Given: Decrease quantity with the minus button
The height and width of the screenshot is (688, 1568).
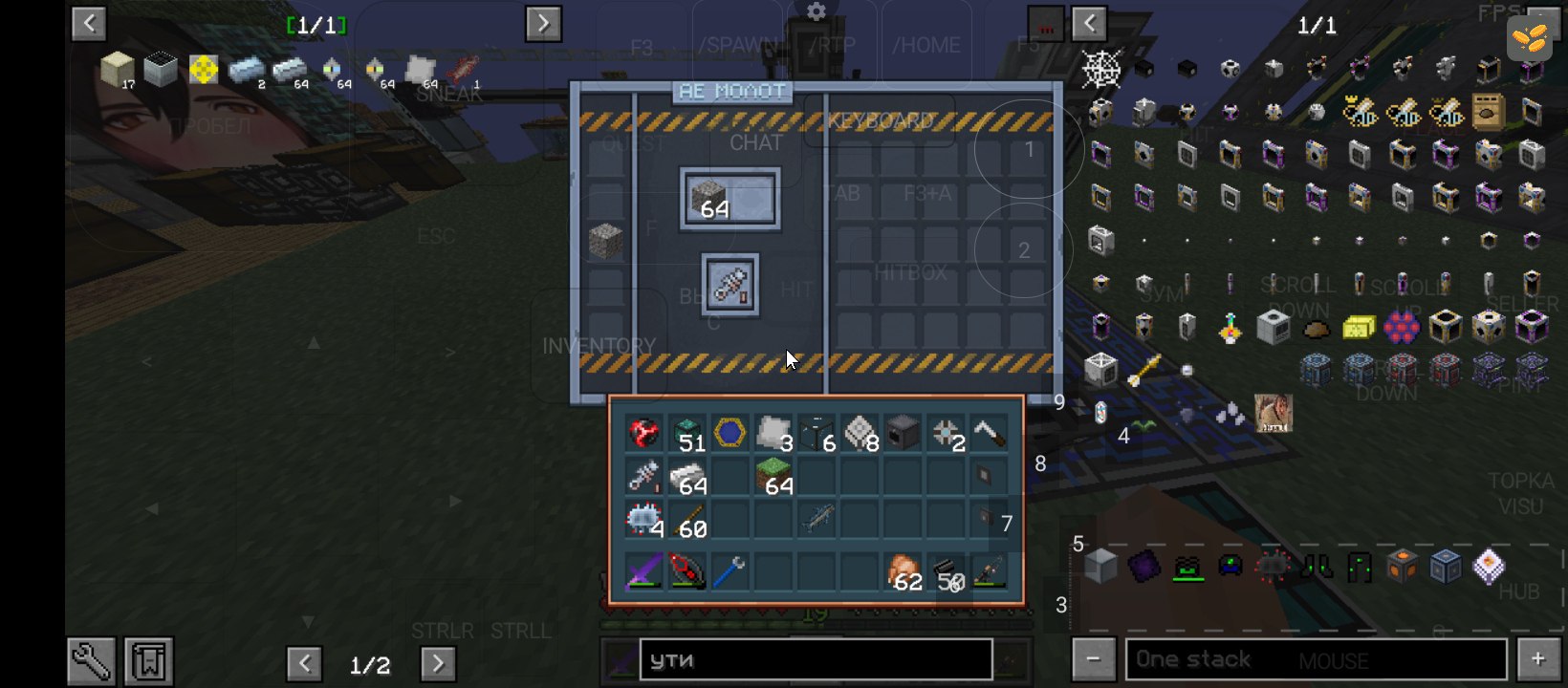Looking at the screenshot, I should tap(1093, 659).
